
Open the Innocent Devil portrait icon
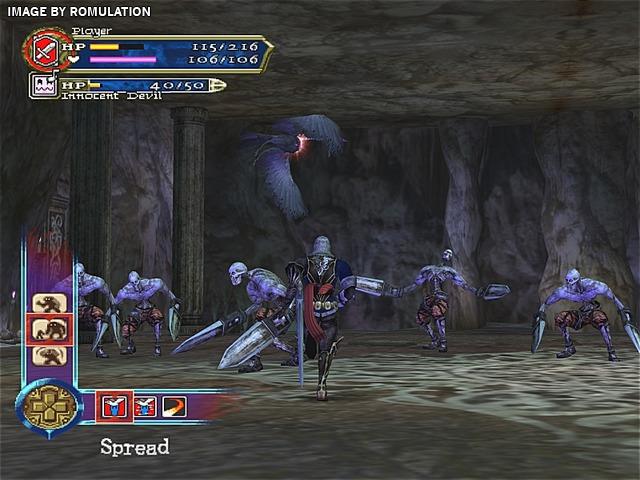[x=45, y=86]
